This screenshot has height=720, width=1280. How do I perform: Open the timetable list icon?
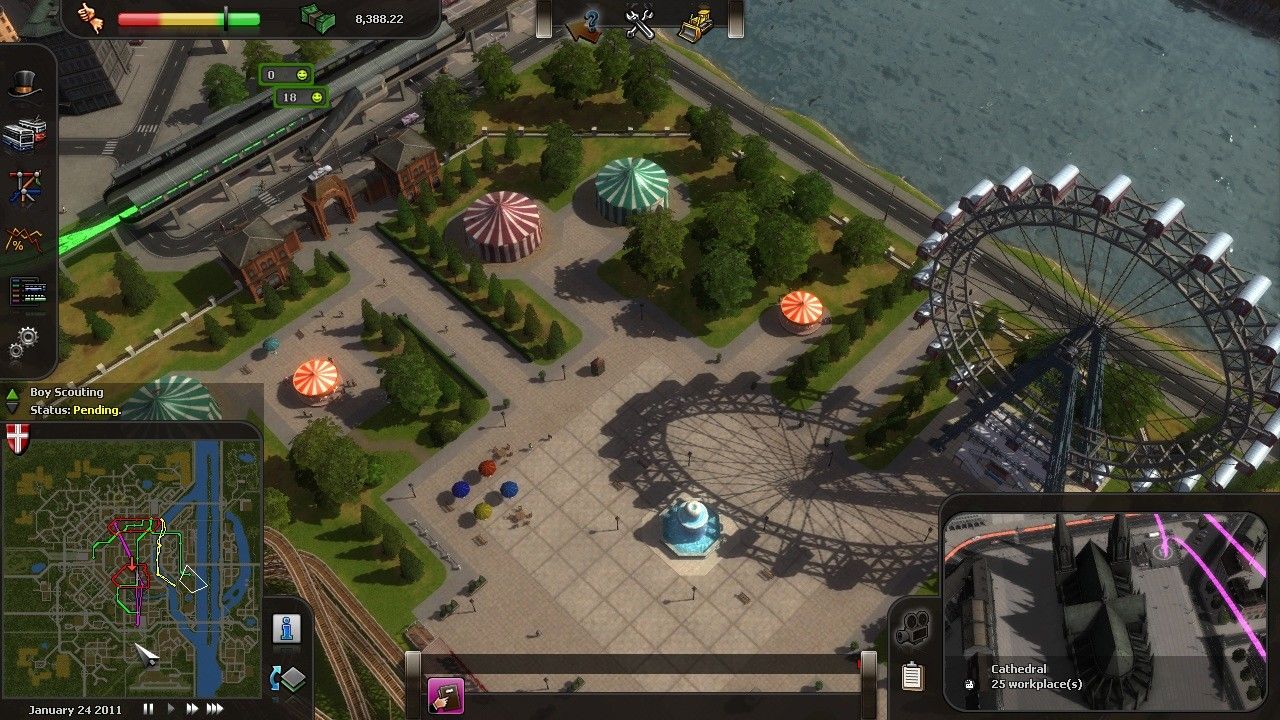pos(25,292)
